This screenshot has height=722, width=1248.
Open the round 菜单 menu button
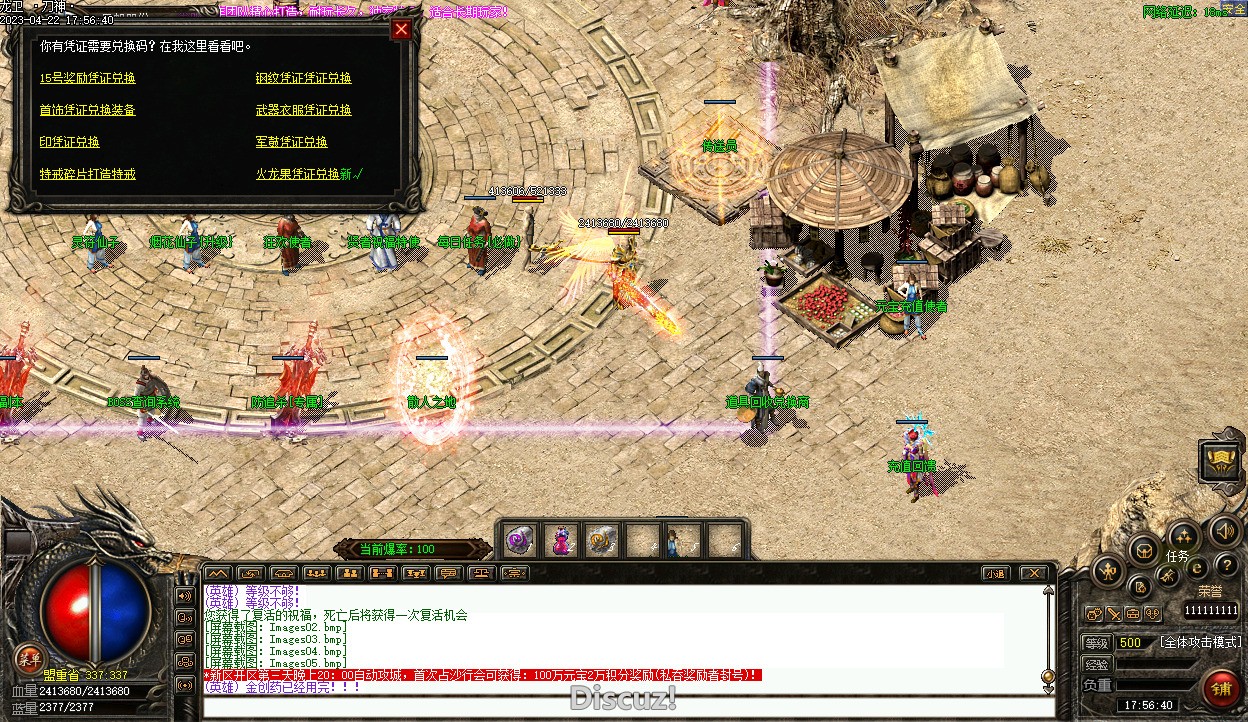pos(29,658)
